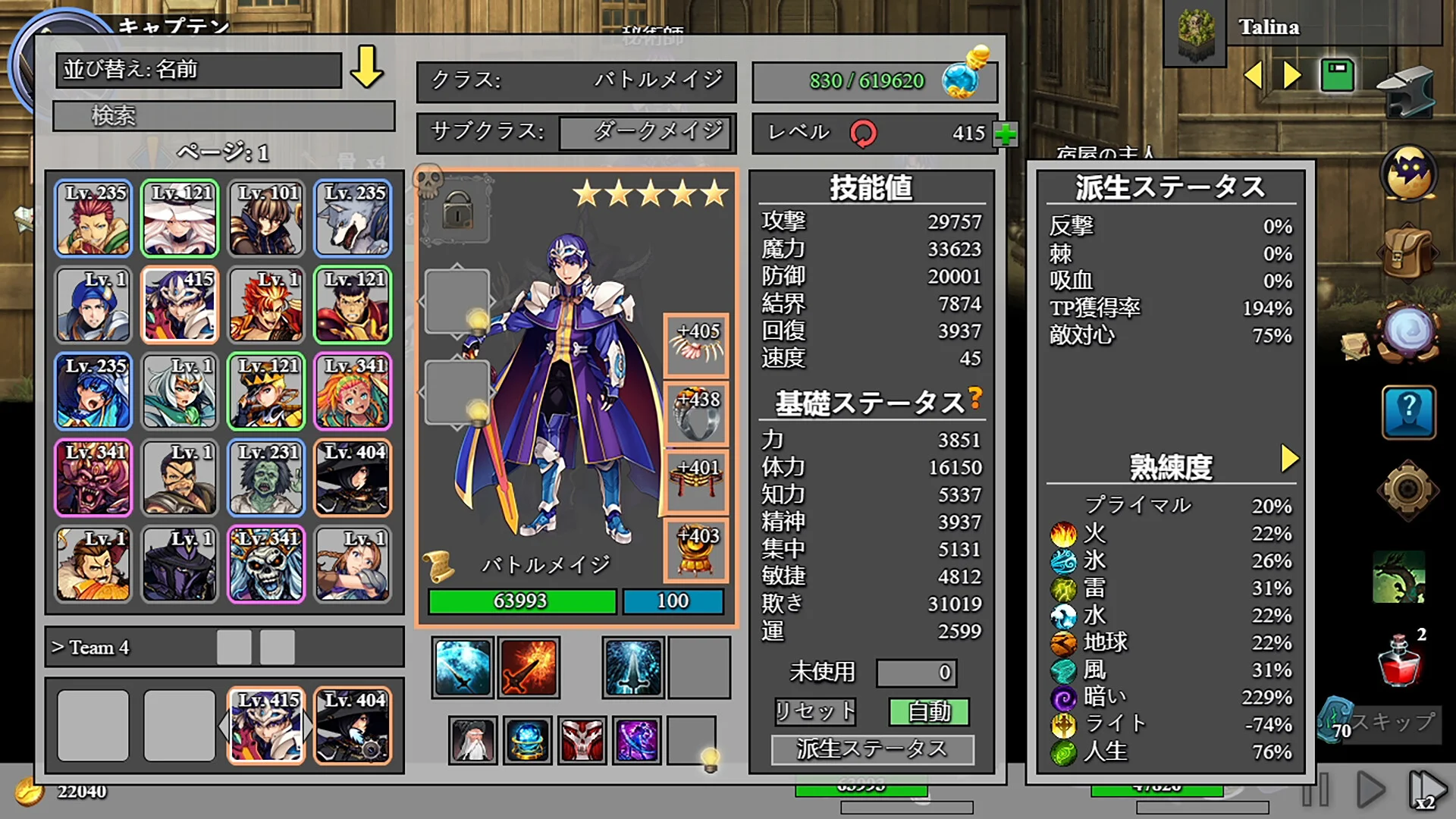Open the sort by name dropdown

(198, 70)
